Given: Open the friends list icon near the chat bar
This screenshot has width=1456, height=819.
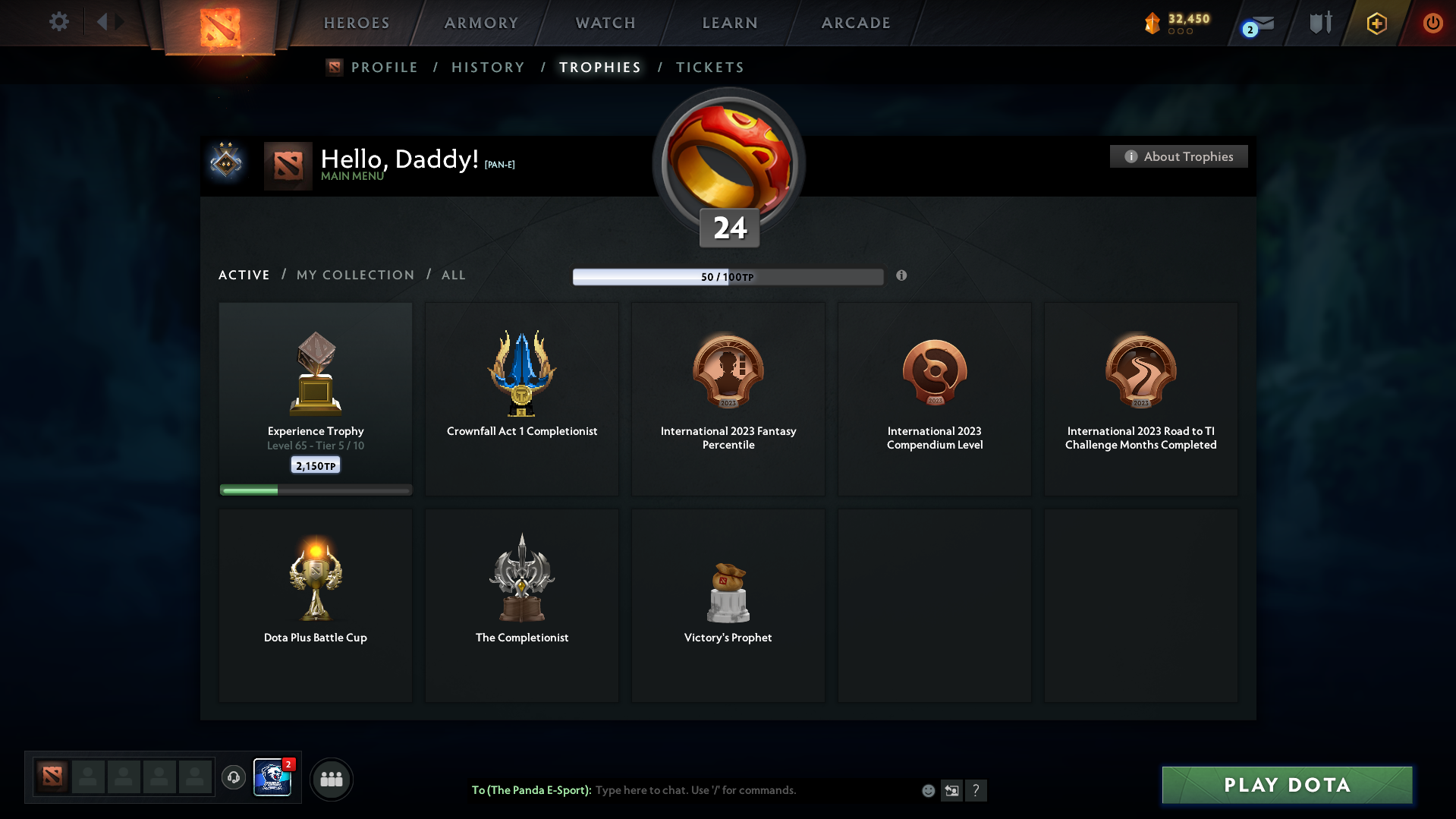Looking at the screenshot, I should coord(332,779).
